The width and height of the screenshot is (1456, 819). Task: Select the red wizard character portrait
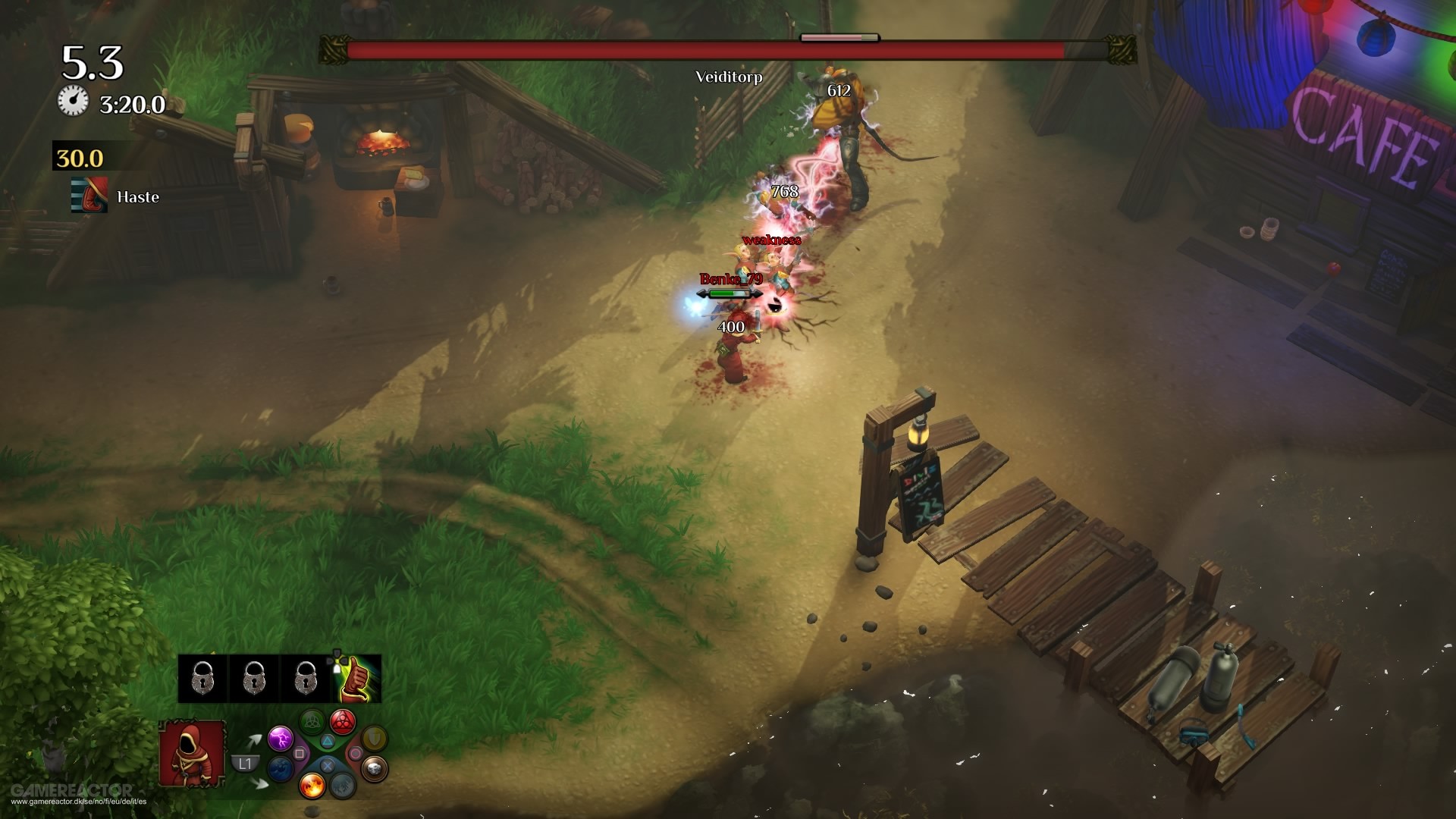click(x=192, y=753)
